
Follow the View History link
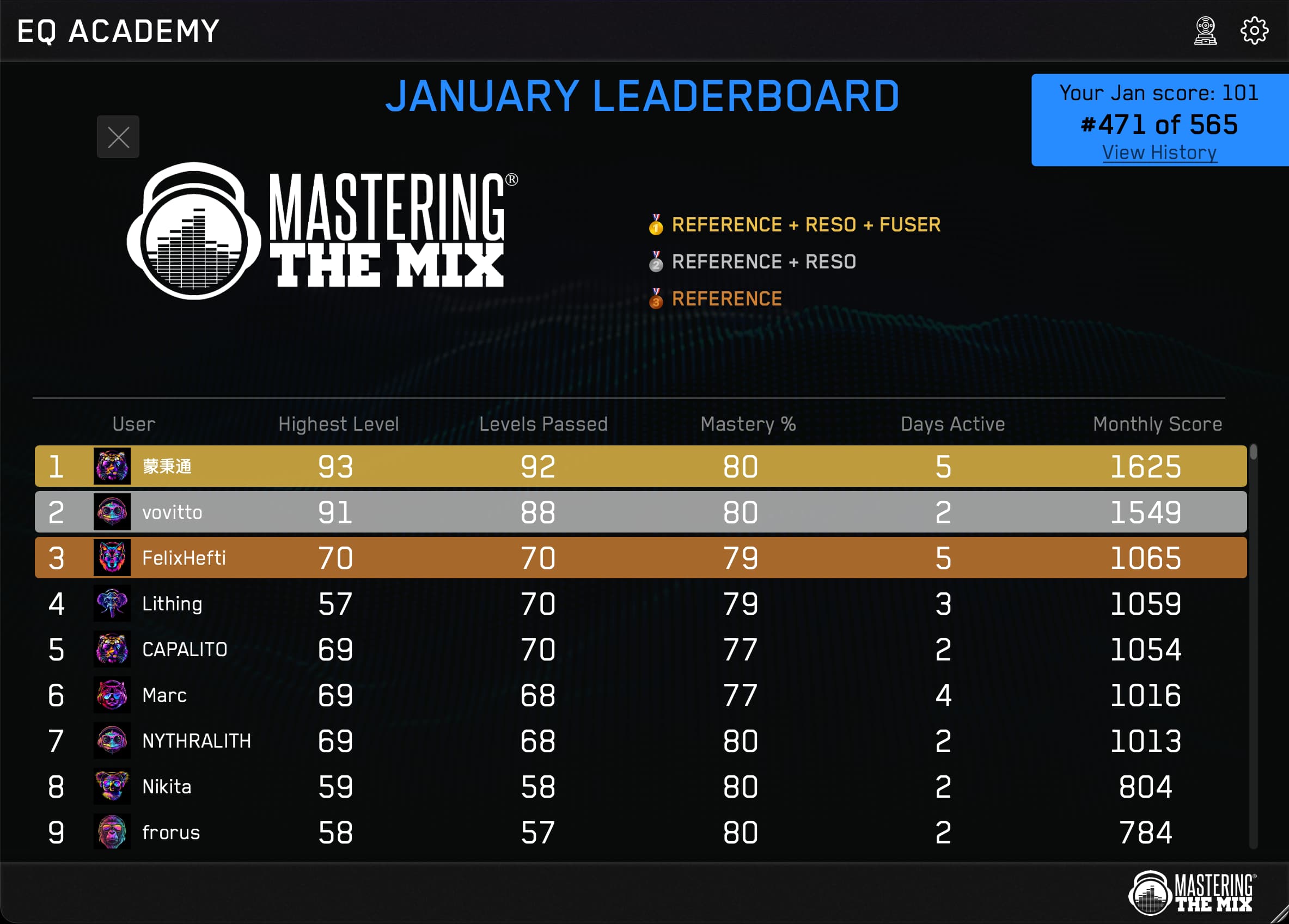tap(1159, 152)
